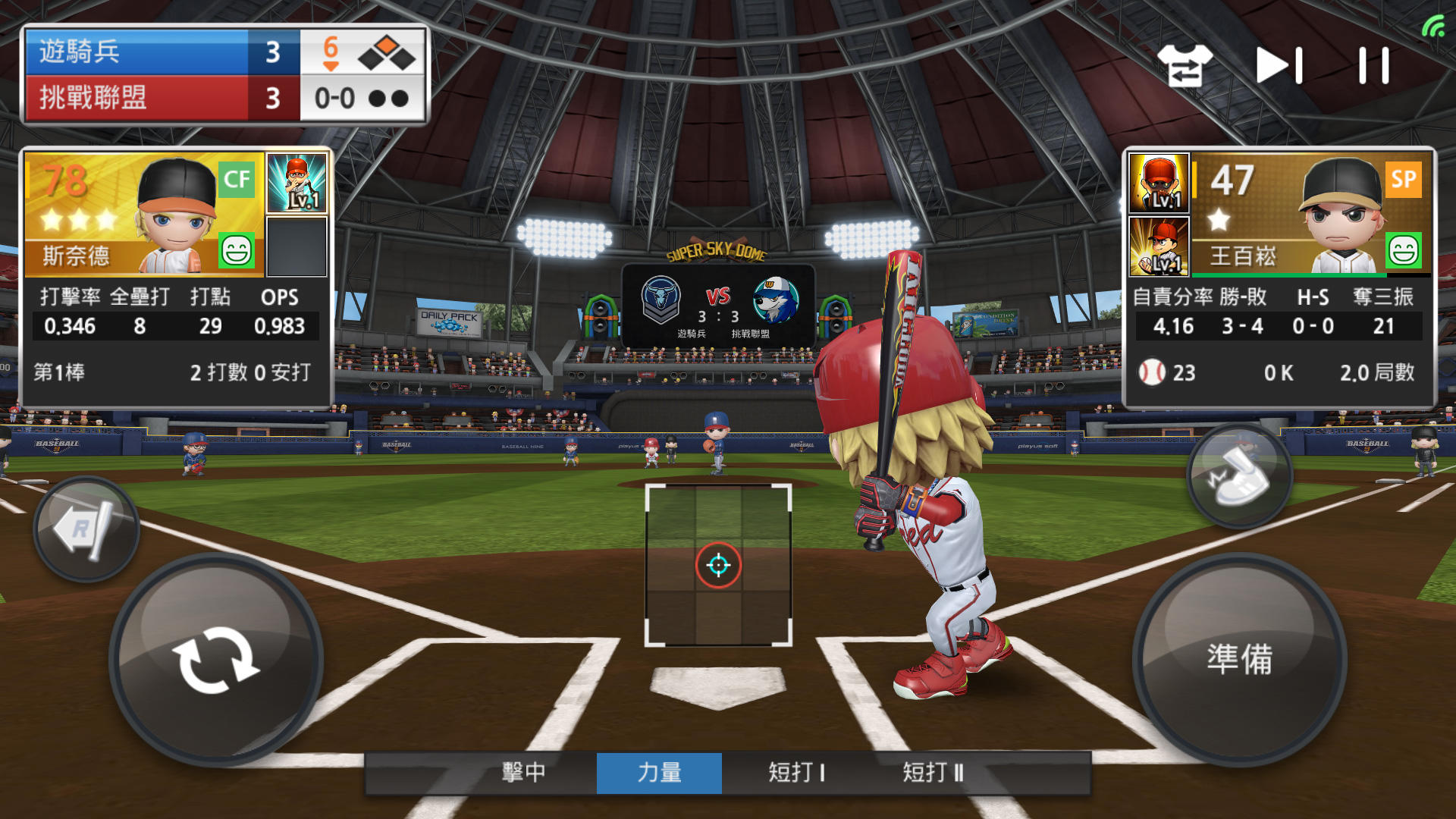
Task: Select the 擊中 contact hitting mode
Action: pos(523,773)
